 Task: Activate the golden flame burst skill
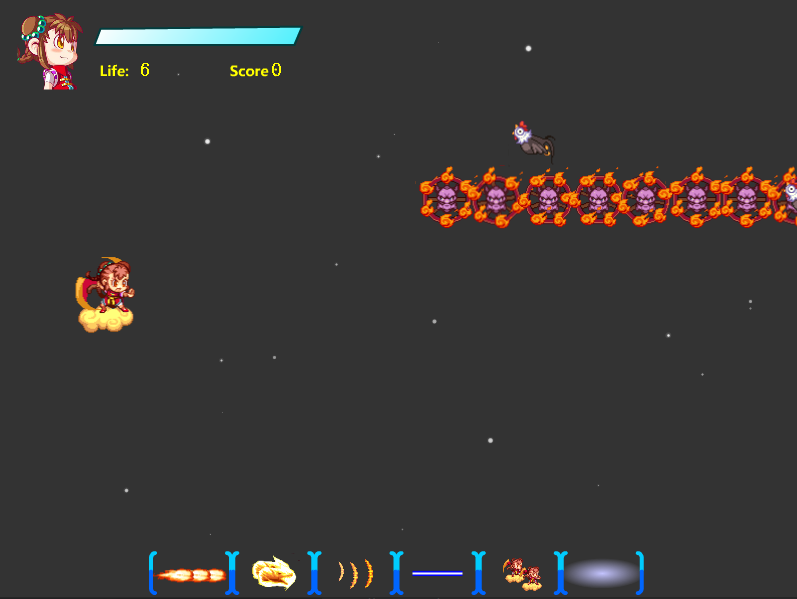pyautogui.click(x=273, y=573)
